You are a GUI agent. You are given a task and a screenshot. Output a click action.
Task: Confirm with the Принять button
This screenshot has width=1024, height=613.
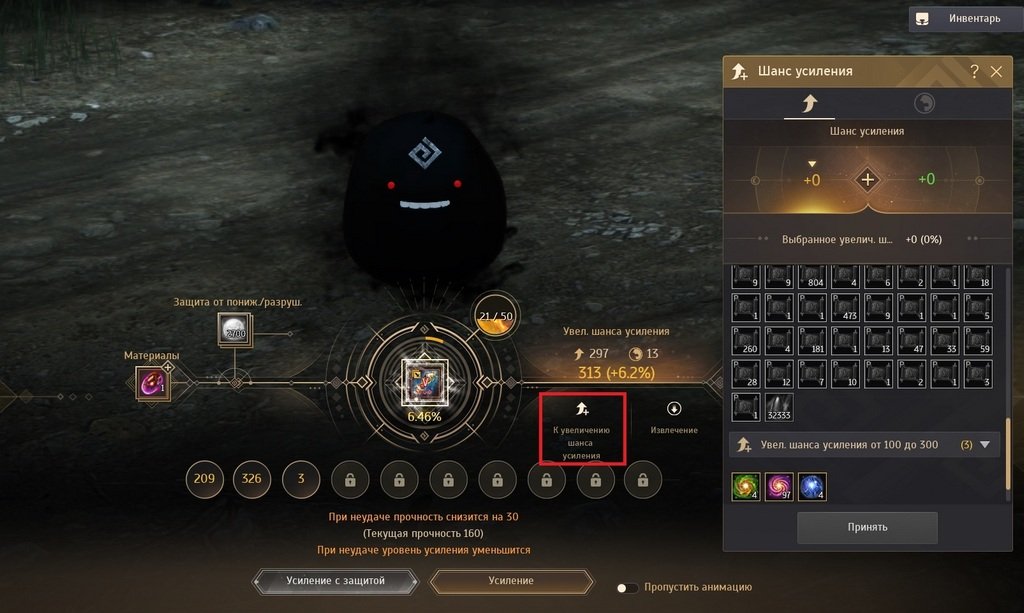867,527
